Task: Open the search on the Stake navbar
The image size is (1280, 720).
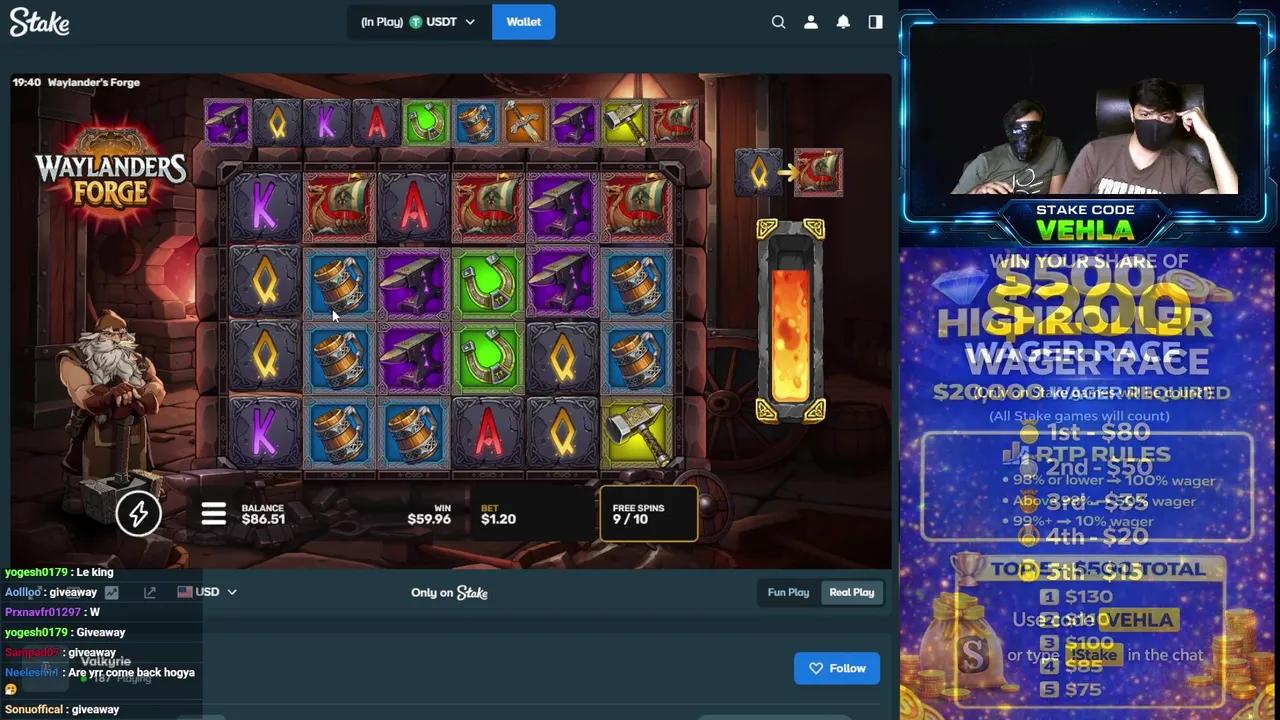Action: (x=778, y=21)
